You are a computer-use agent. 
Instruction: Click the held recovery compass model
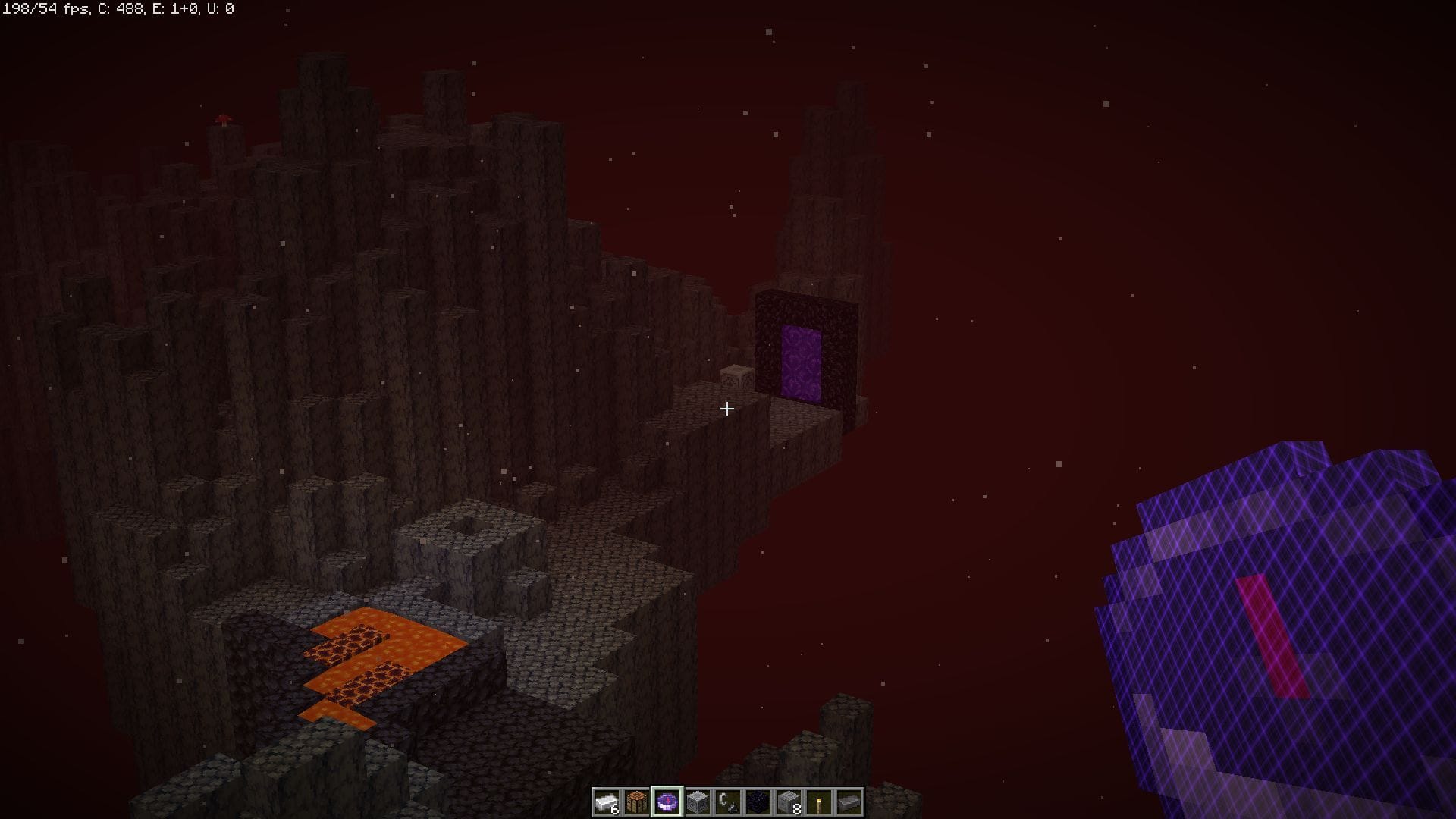click(1289, 629)
